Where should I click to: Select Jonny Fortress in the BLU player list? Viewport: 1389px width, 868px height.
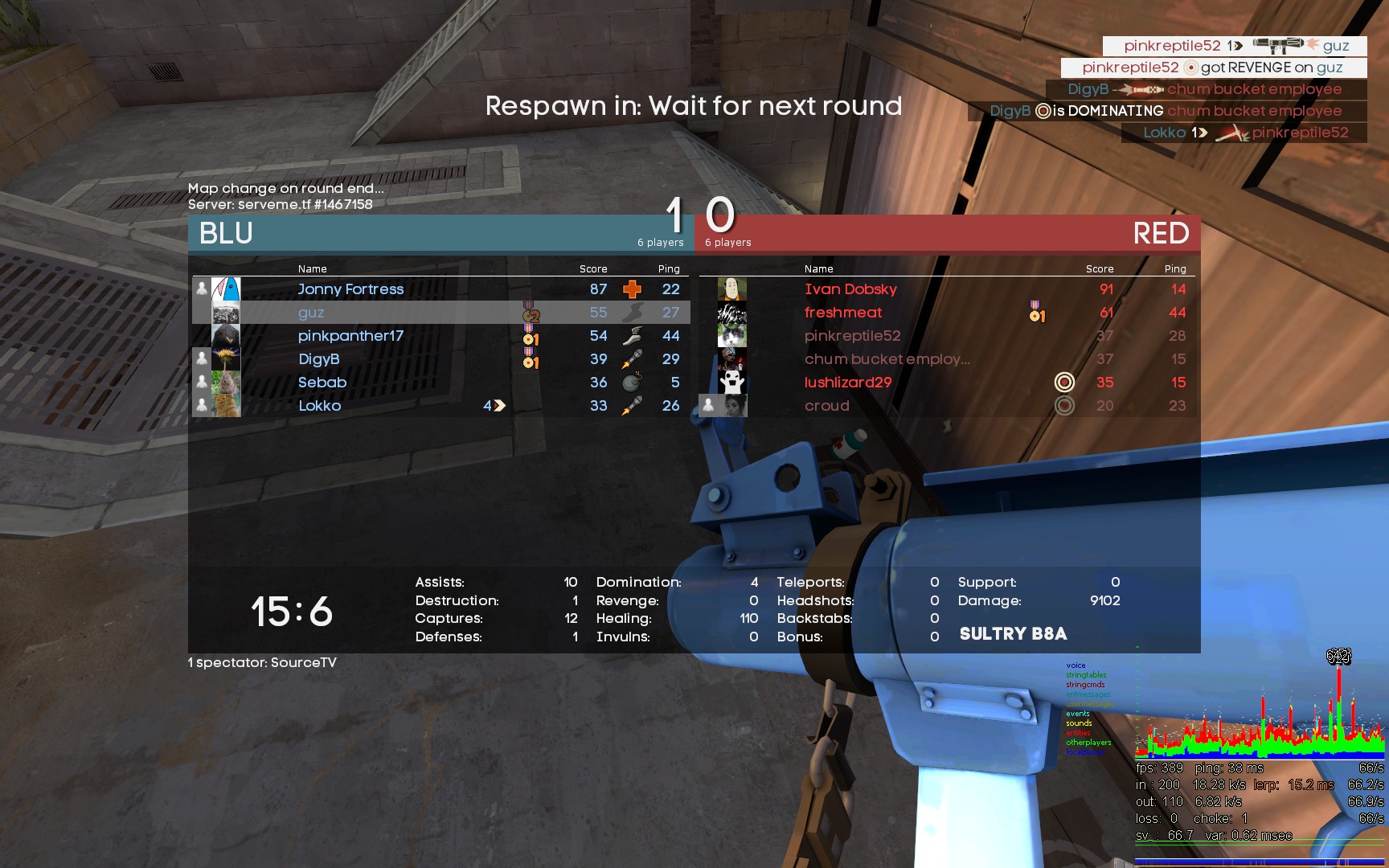click(x=350, y=289)
